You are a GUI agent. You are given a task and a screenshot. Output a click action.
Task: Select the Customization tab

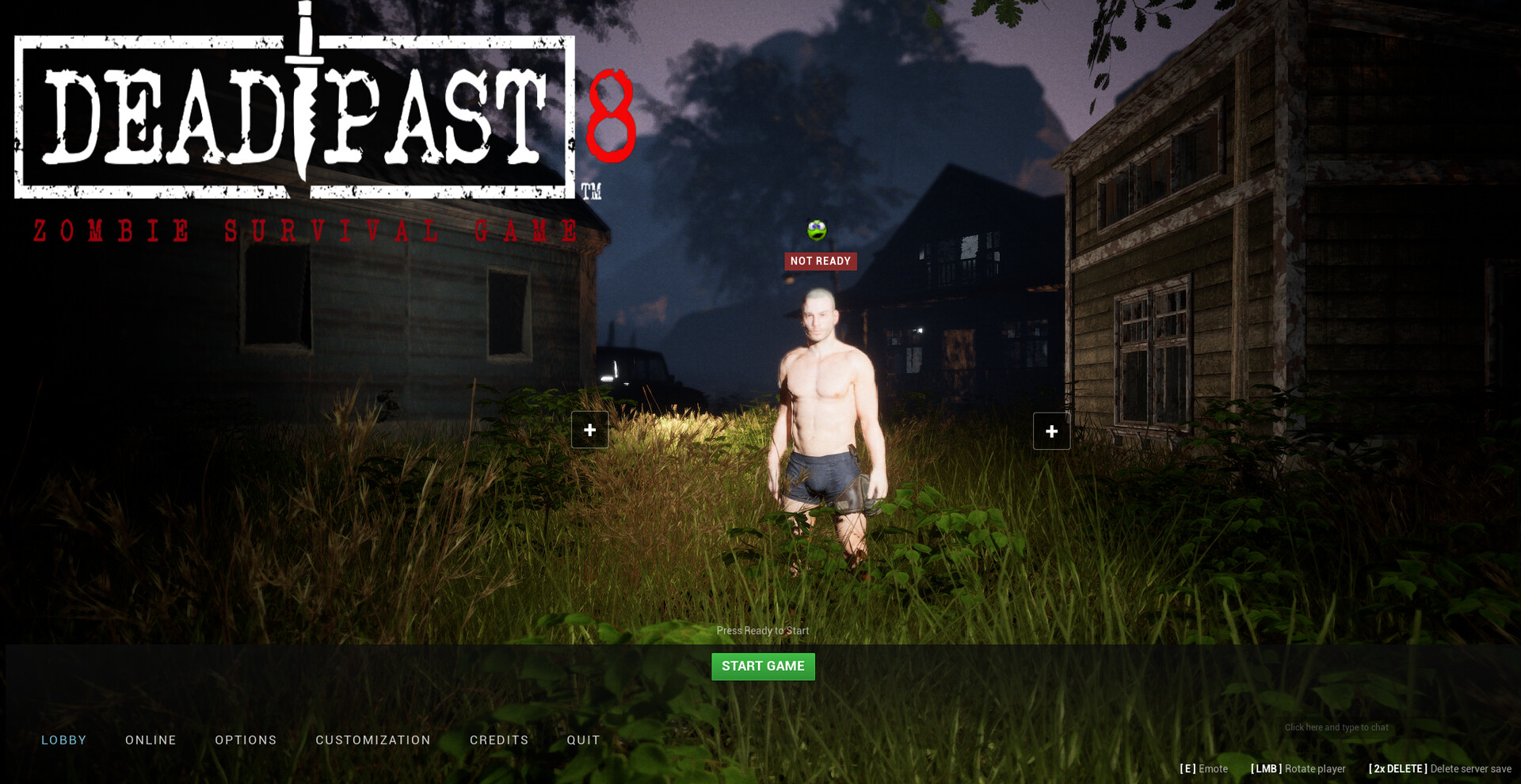pos(373,740)
